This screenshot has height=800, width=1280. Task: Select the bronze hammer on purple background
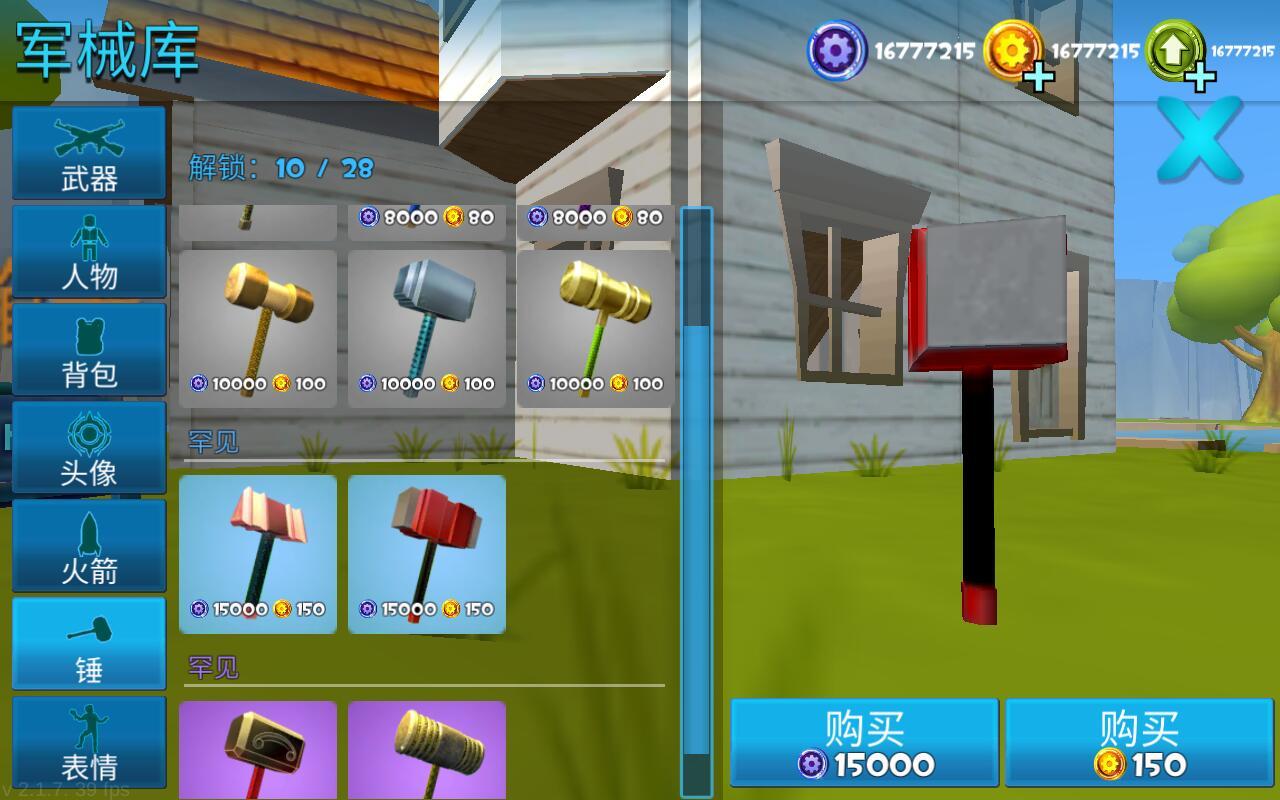[258, 750]
